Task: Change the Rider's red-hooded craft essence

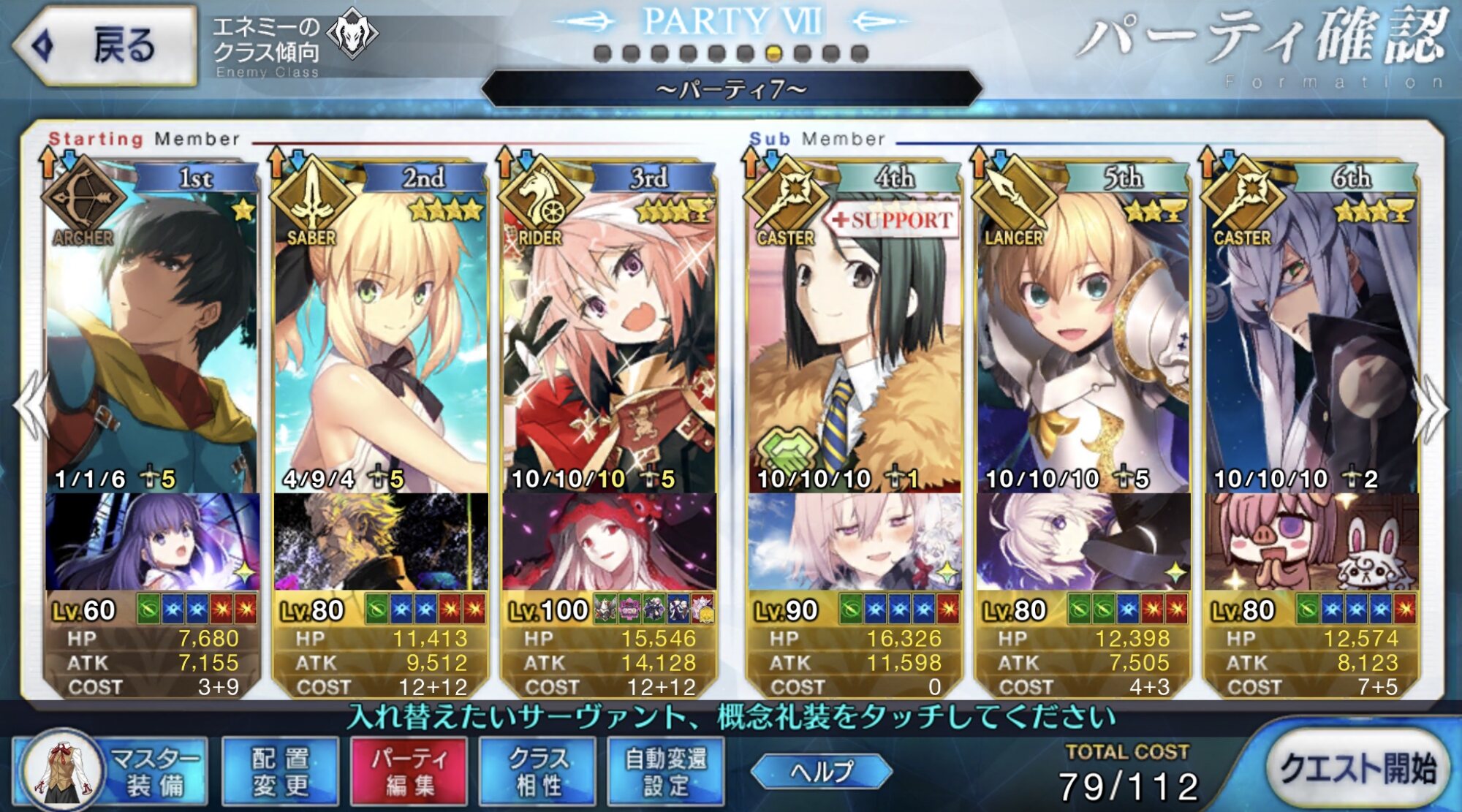Action: point(610,542)
